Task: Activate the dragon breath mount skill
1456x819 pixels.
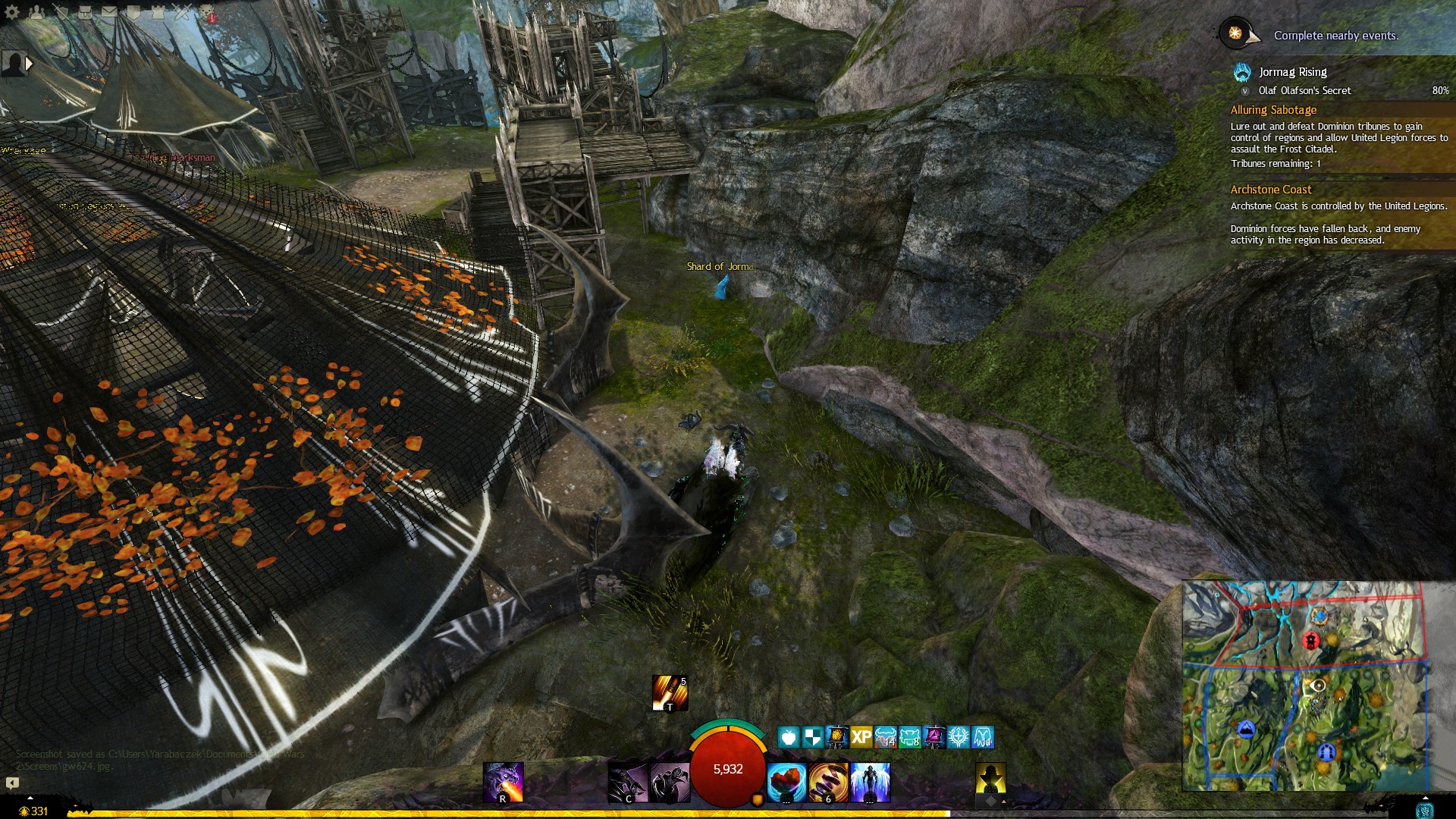Action: pos(504,782)
